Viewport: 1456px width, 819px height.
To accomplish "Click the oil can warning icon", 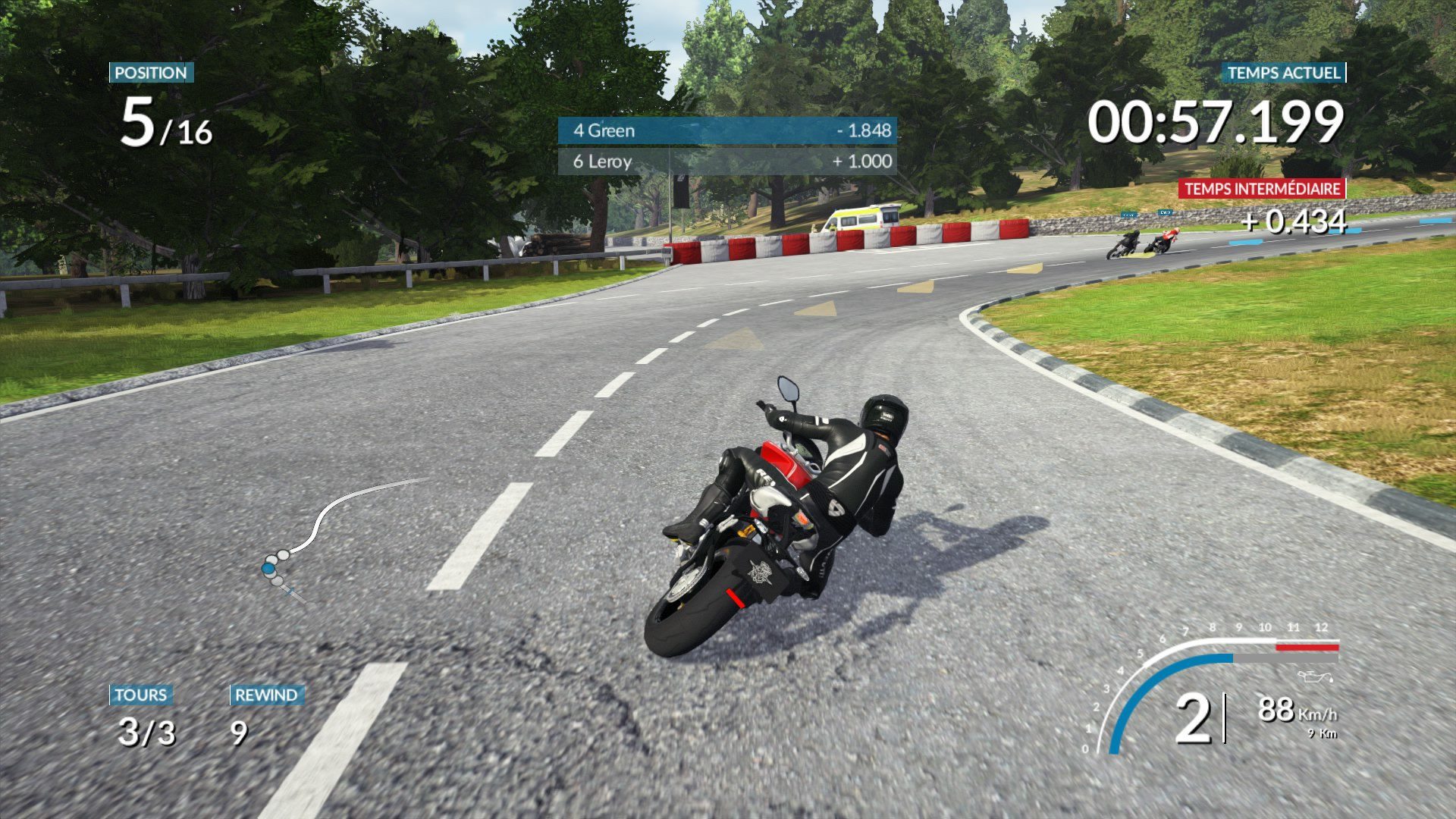I will coord(1313,676).
